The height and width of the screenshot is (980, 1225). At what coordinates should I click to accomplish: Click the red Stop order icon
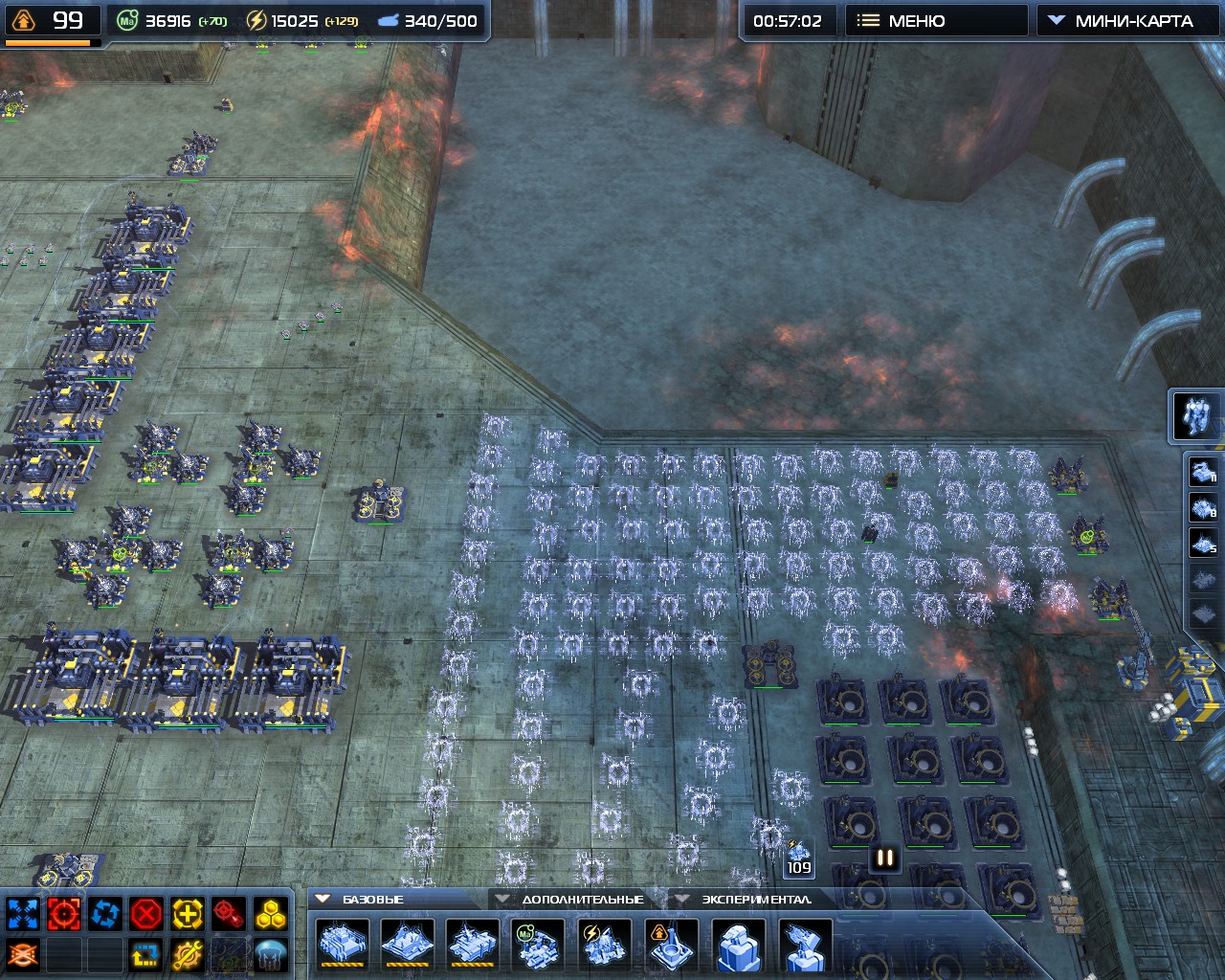pos(145,913)
